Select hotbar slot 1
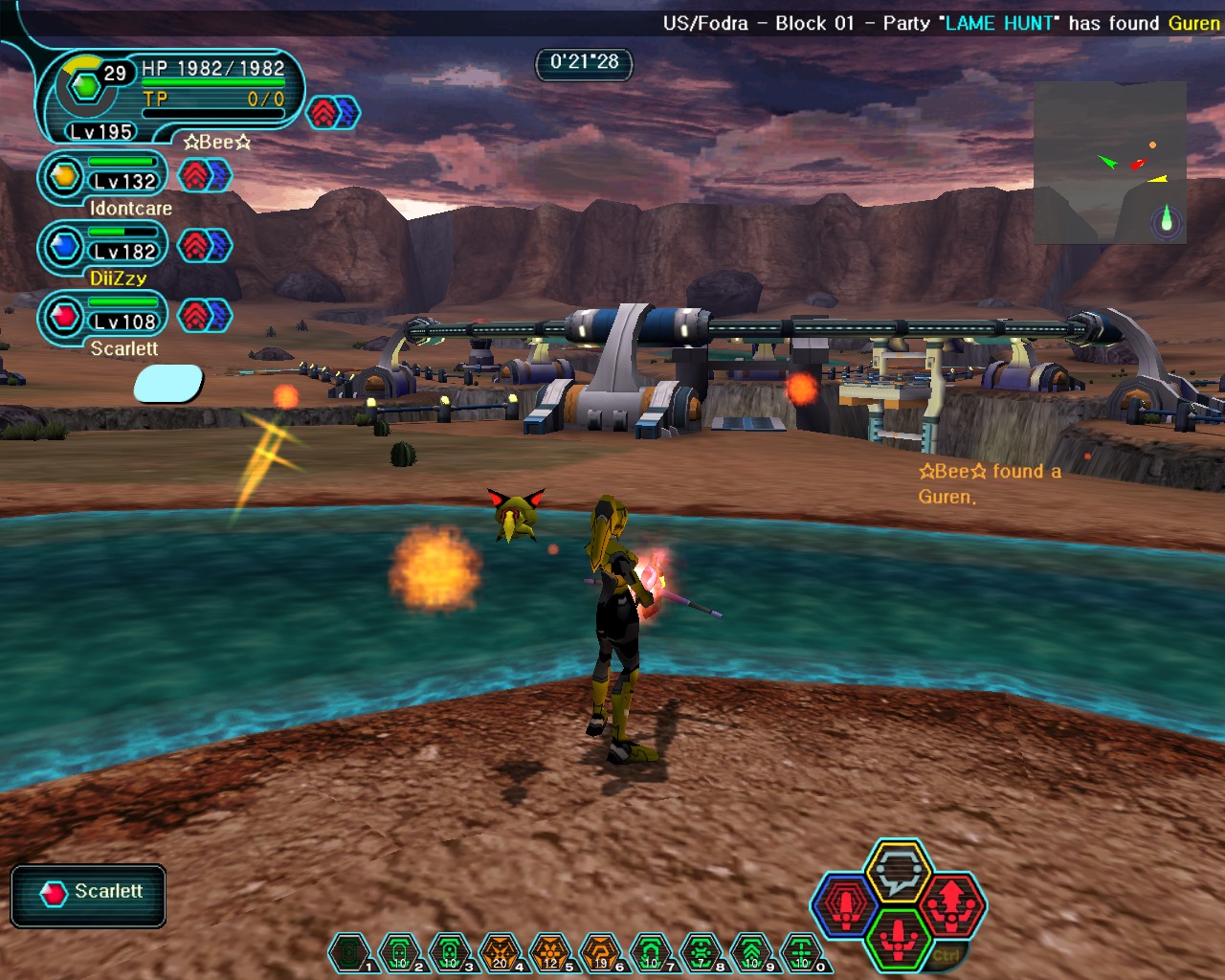The image size is (1225, 980). click(349, 953)
